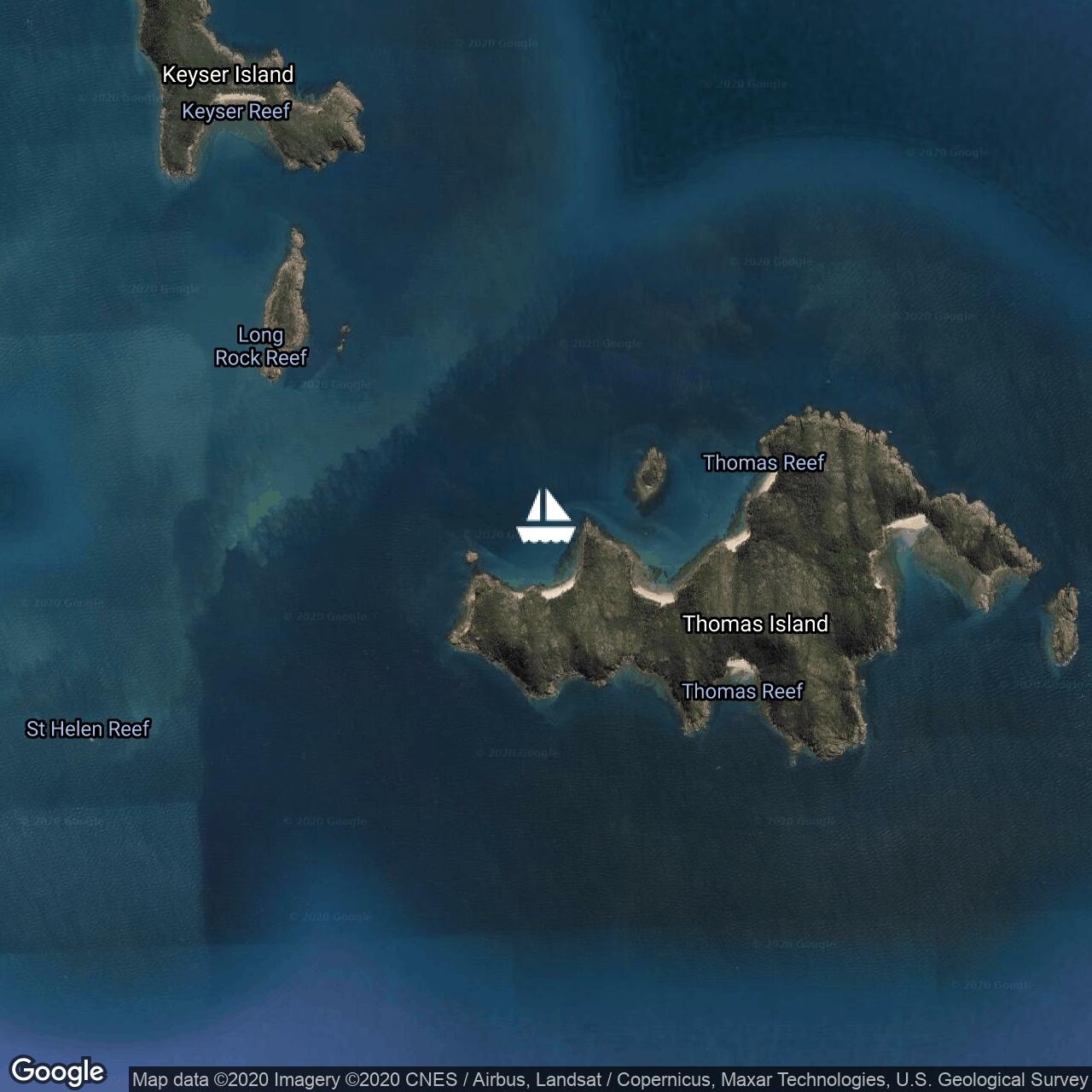Select the Keyser Island map label
The width and height of the screenshot is (1092, 1092).
click(x=228, y=75)
